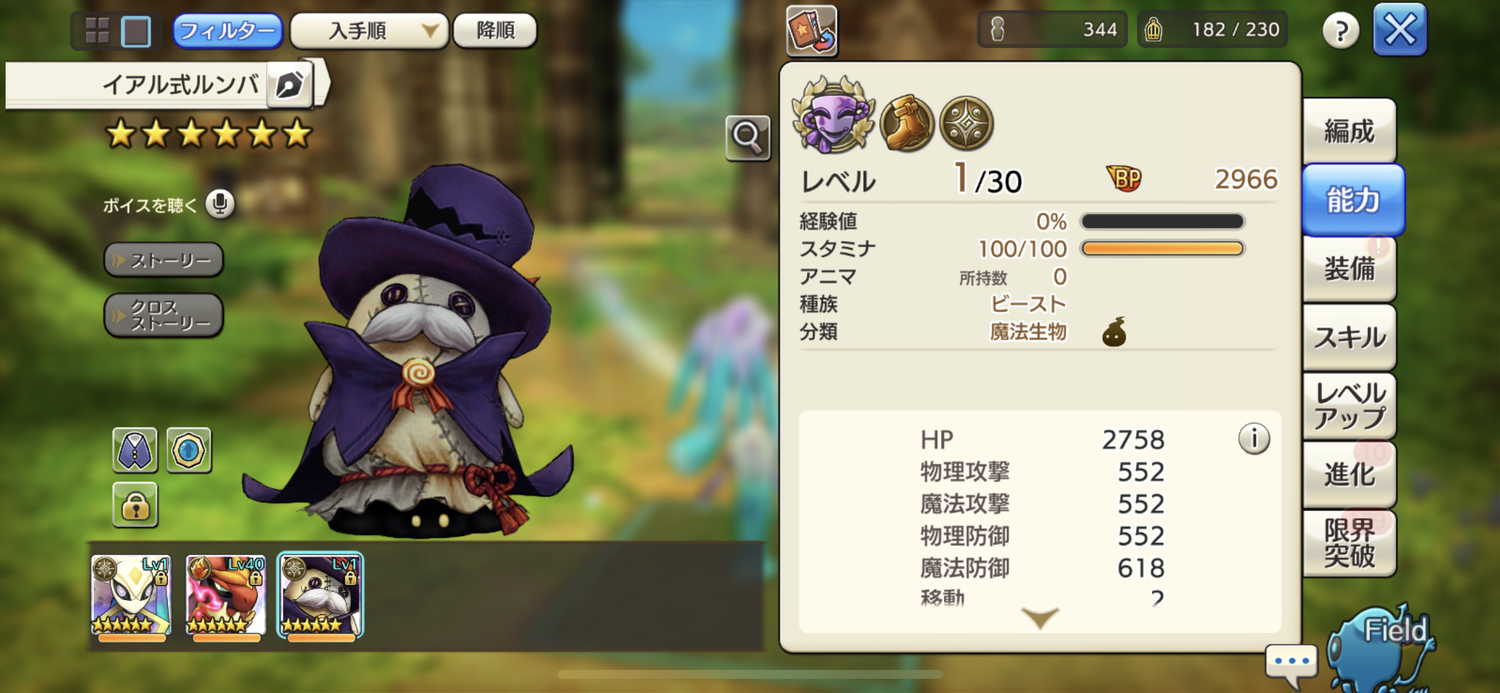Viewport: 1500px width, 693px height.
Task: Close the screen with the X button
Action: pyautogui.click(x=1399, y=30)
